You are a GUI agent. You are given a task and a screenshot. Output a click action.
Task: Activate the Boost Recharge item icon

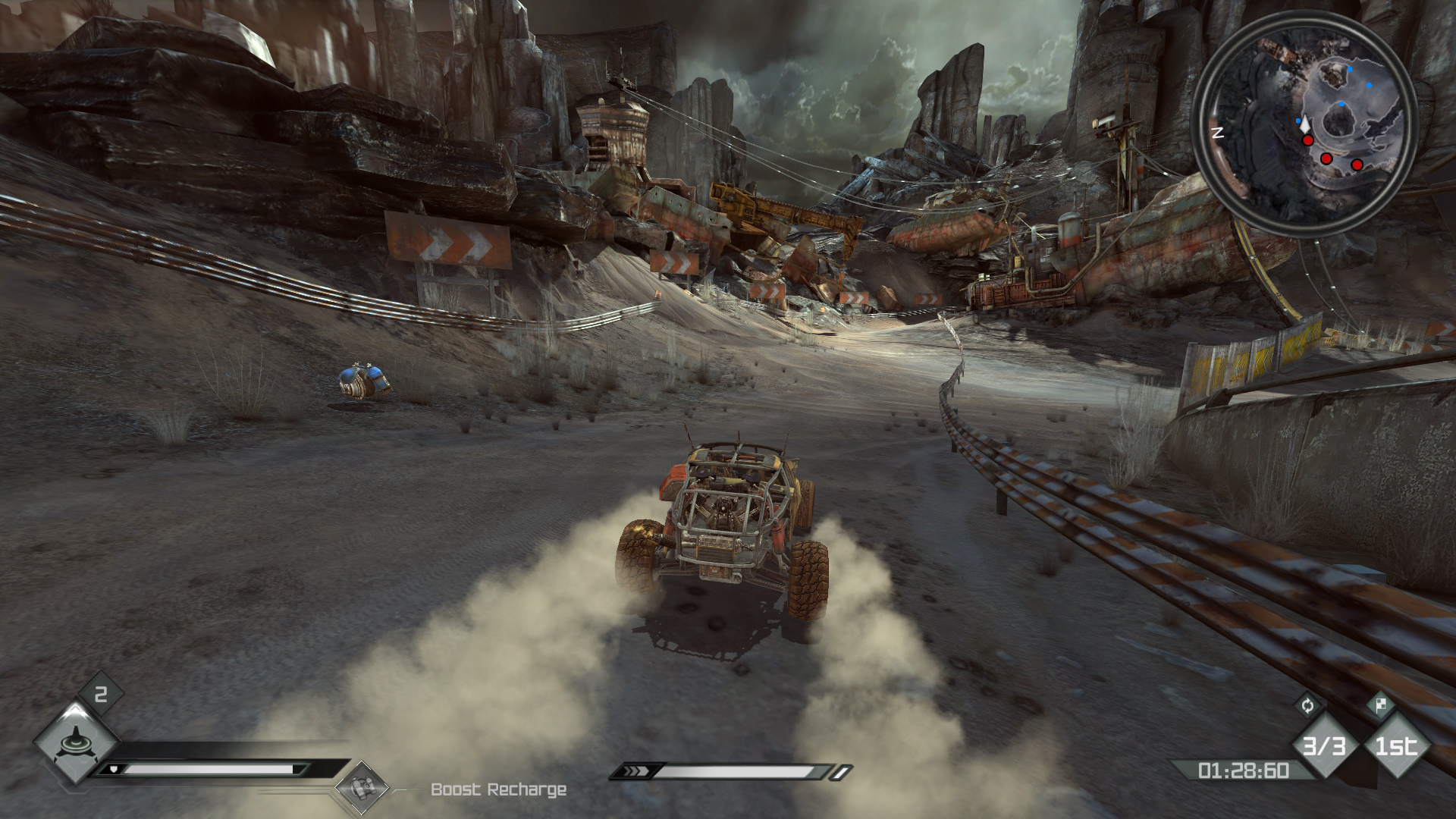tap(362, 788)
